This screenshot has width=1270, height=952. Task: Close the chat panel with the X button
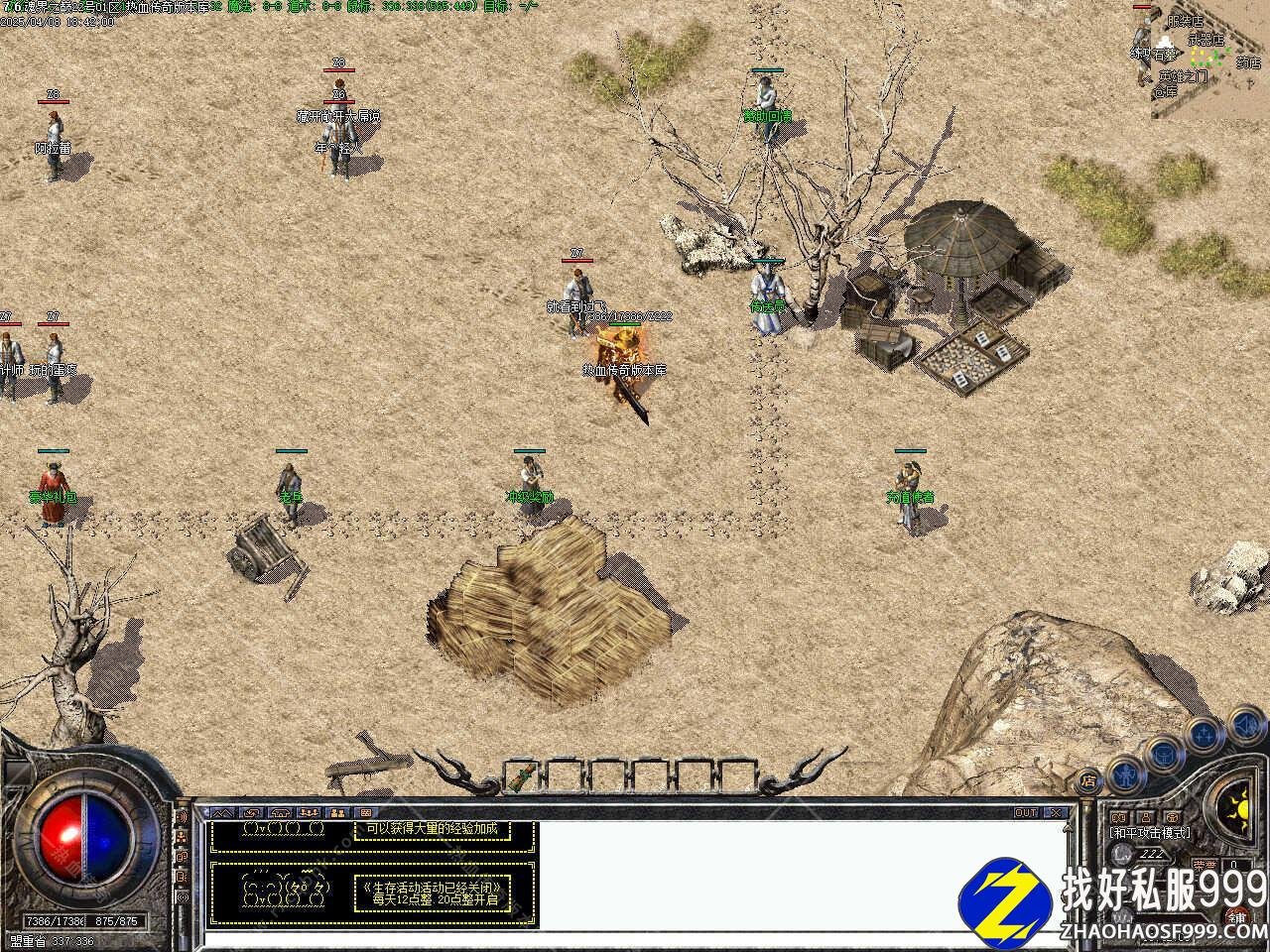pos(1056,813)
